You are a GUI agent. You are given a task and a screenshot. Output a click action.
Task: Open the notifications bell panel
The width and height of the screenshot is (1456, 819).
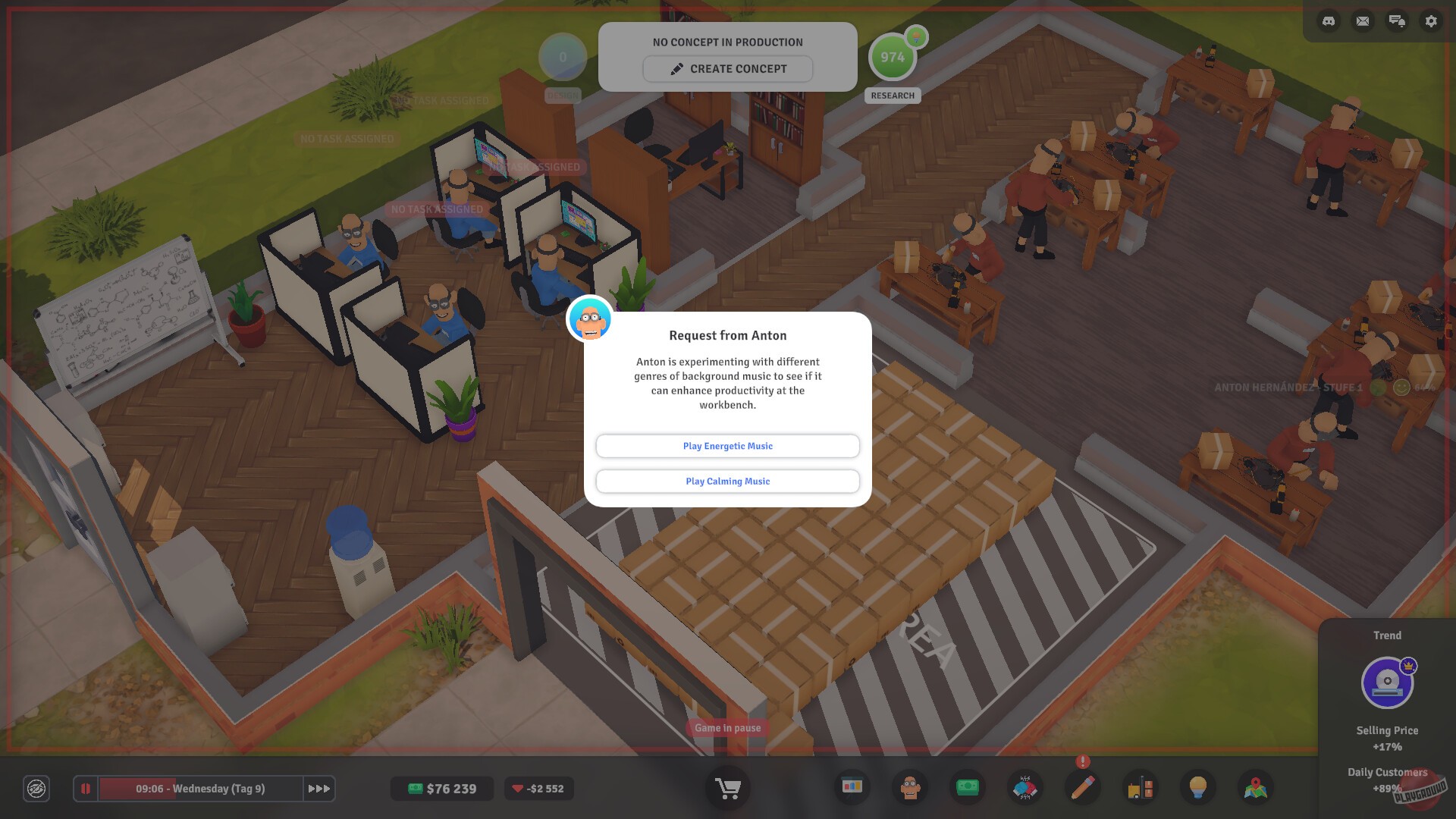(x=1397, y=20)
